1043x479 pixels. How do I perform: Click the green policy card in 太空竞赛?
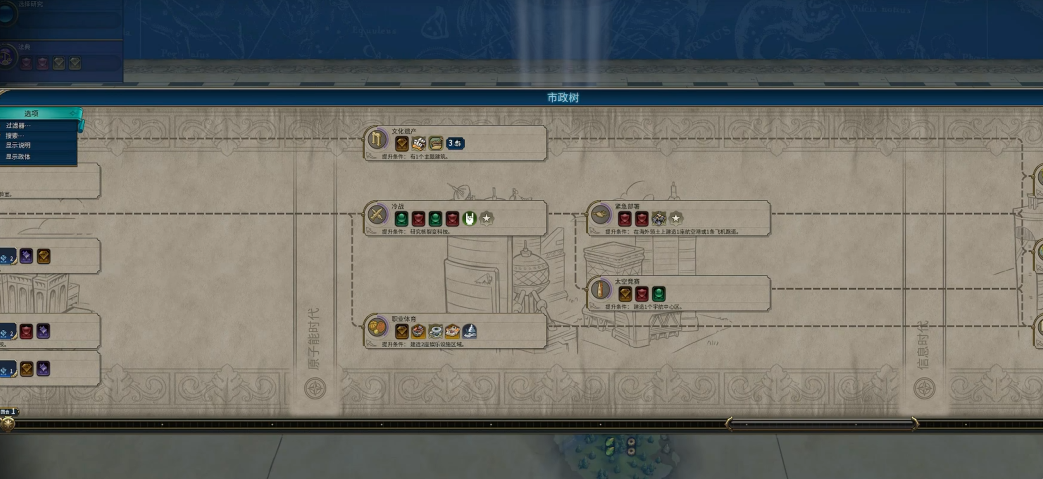(x=659, y=294)
